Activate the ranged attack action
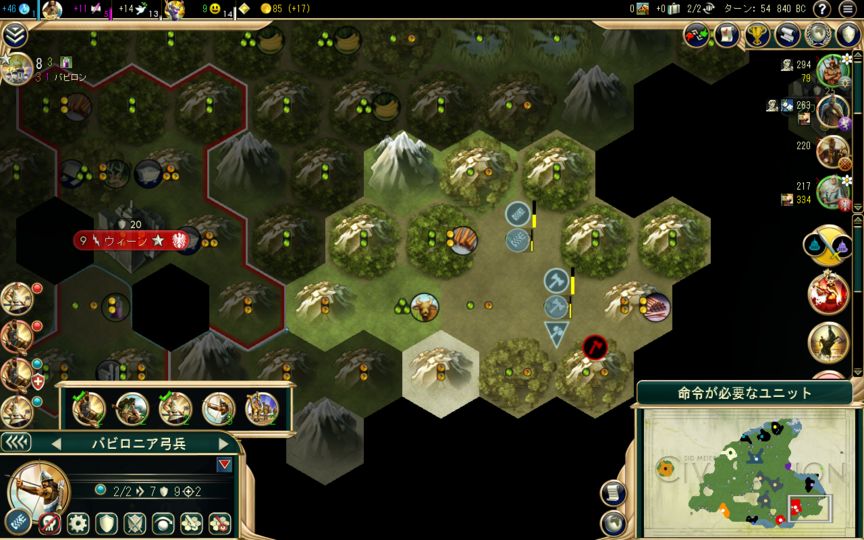The height and width of the screenshot is (540, 864). click(18, 522)
